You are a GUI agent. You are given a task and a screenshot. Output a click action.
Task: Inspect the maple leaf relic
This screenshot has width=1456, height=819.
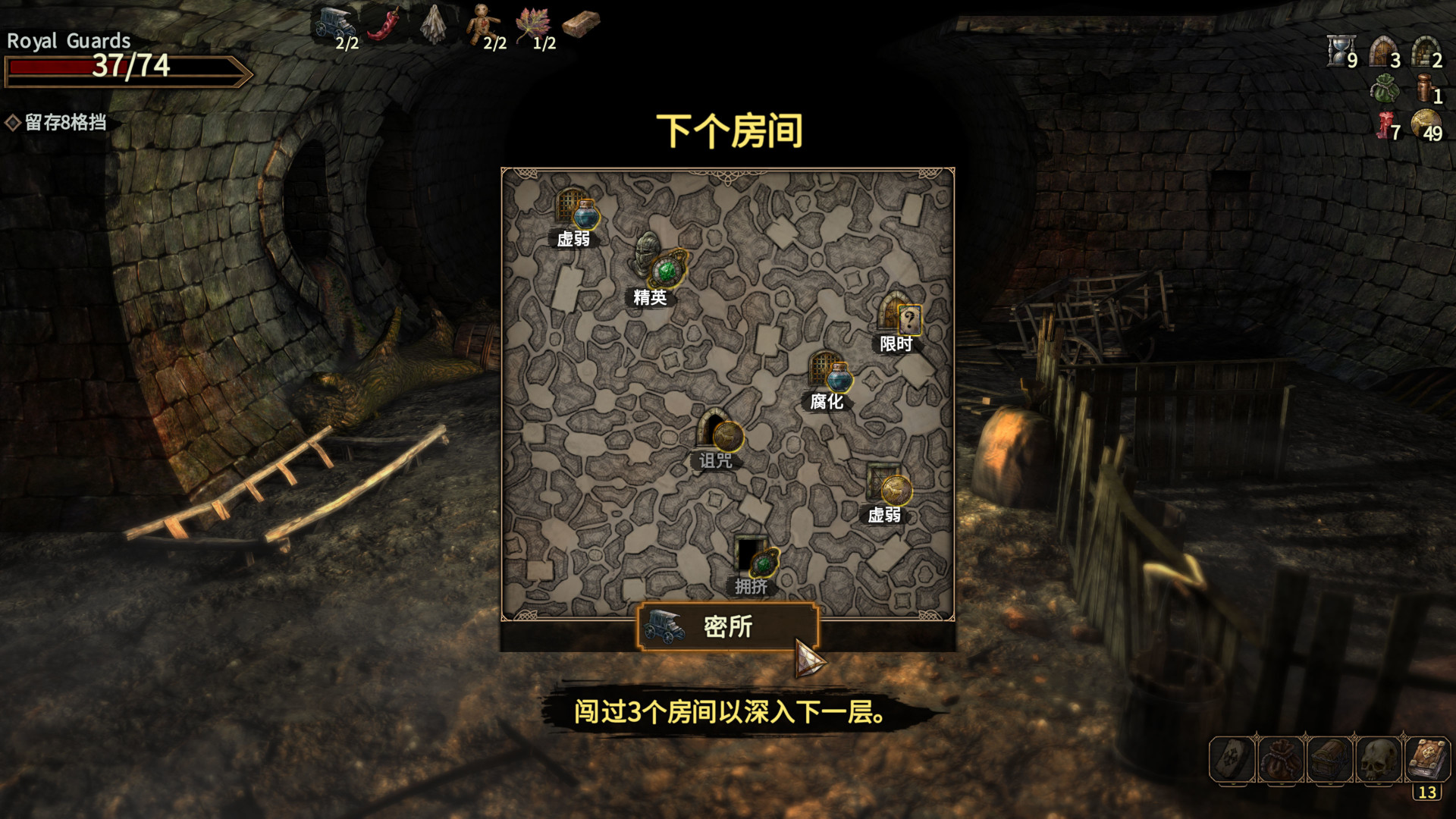point(532,24)
